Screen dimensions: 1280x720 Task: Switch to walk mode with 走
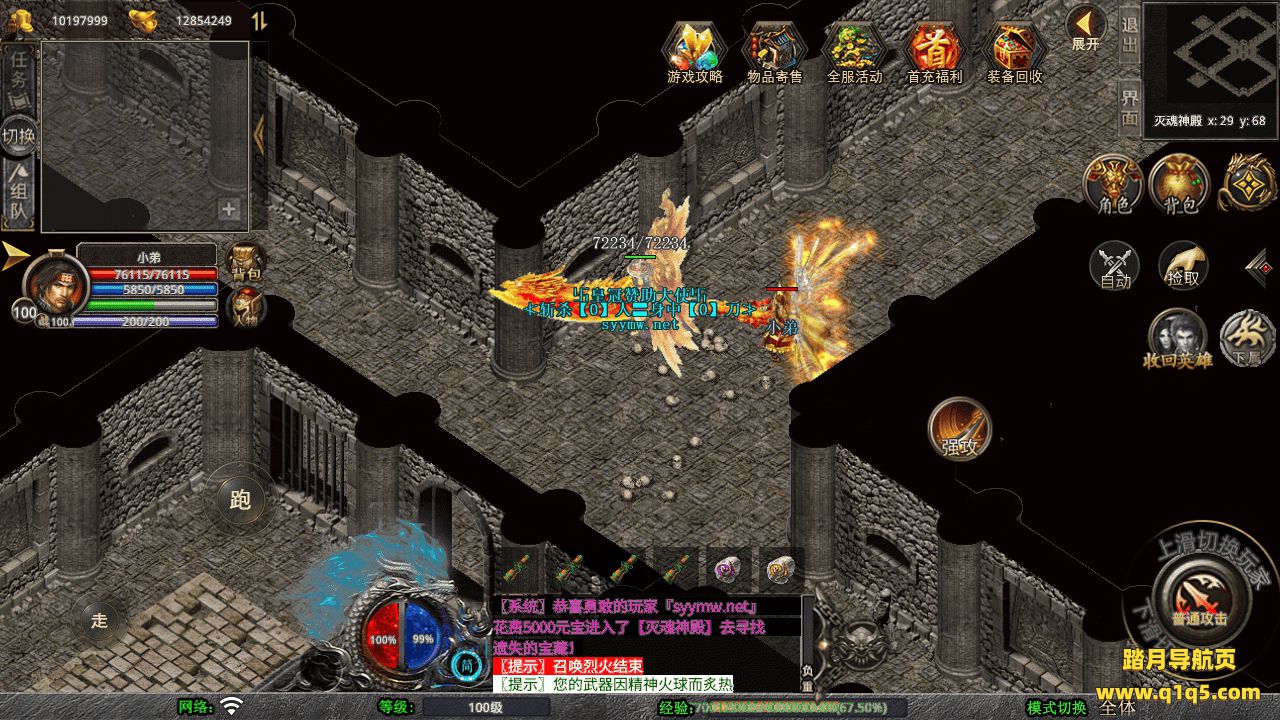tap(99, 620)
